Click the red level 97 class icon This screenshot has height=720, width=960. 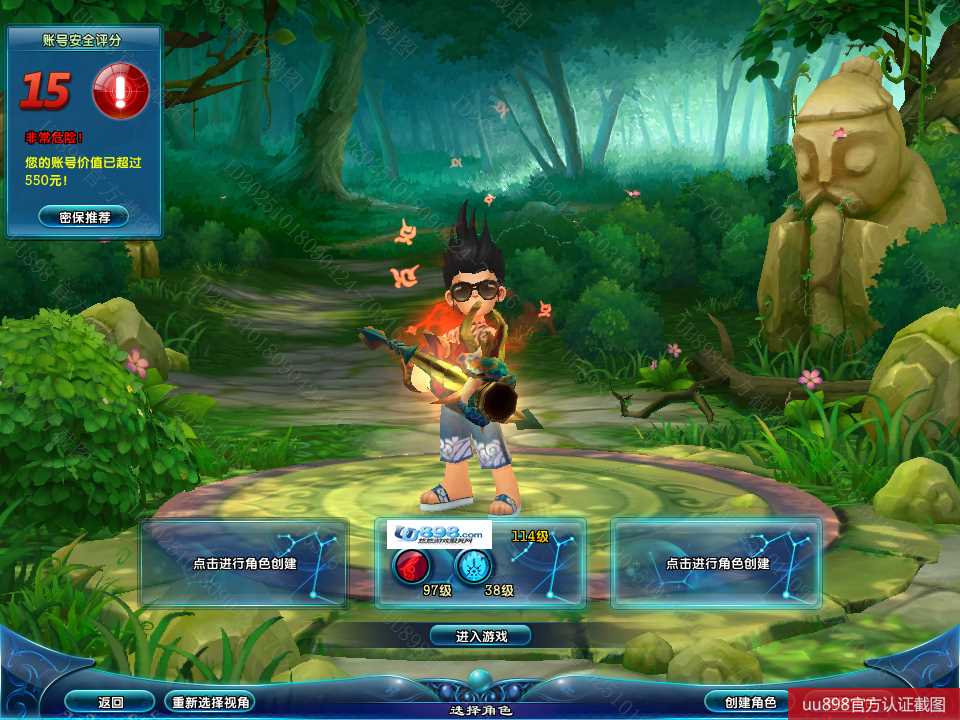[x=411, y=567]
